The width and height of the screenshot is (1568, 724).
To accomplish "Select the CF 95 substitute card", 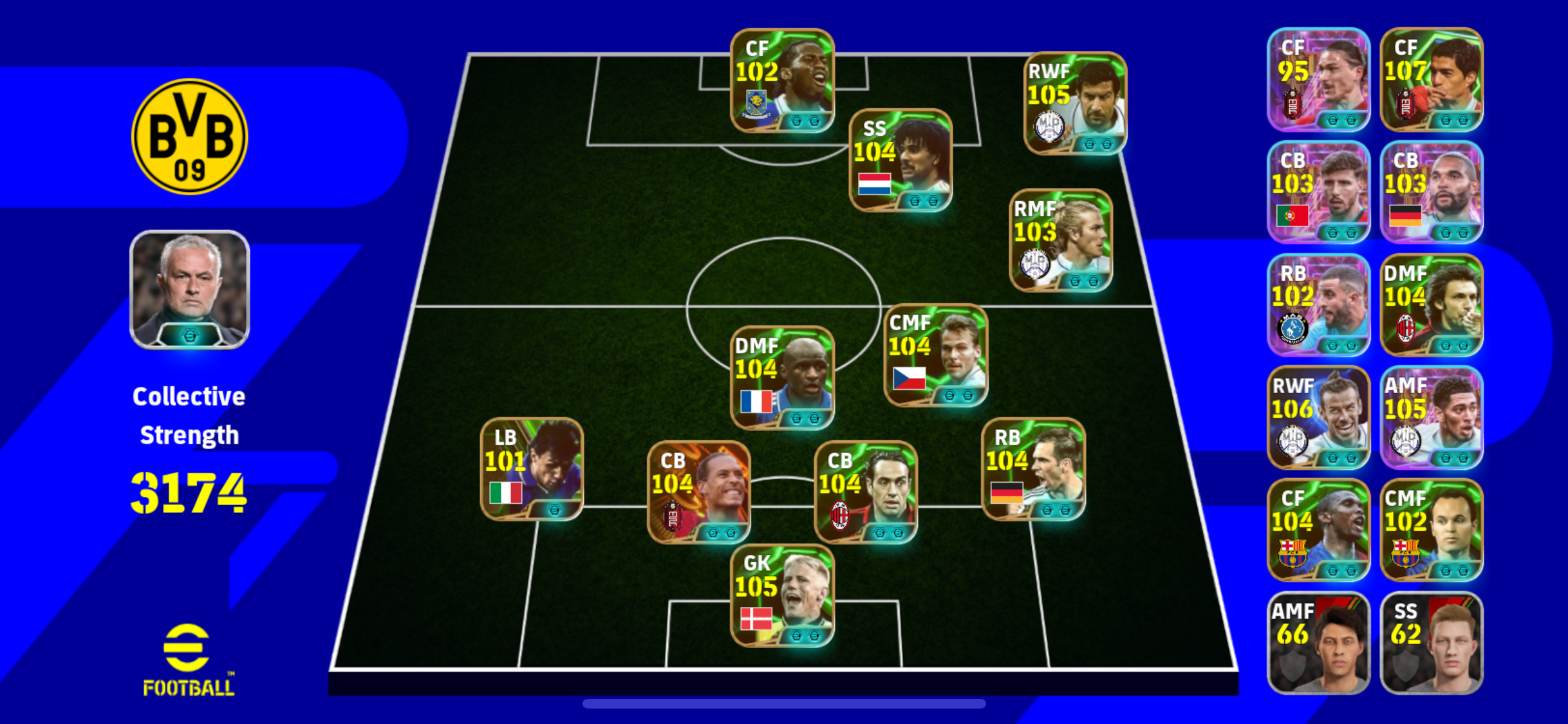I will [1318, 79].
